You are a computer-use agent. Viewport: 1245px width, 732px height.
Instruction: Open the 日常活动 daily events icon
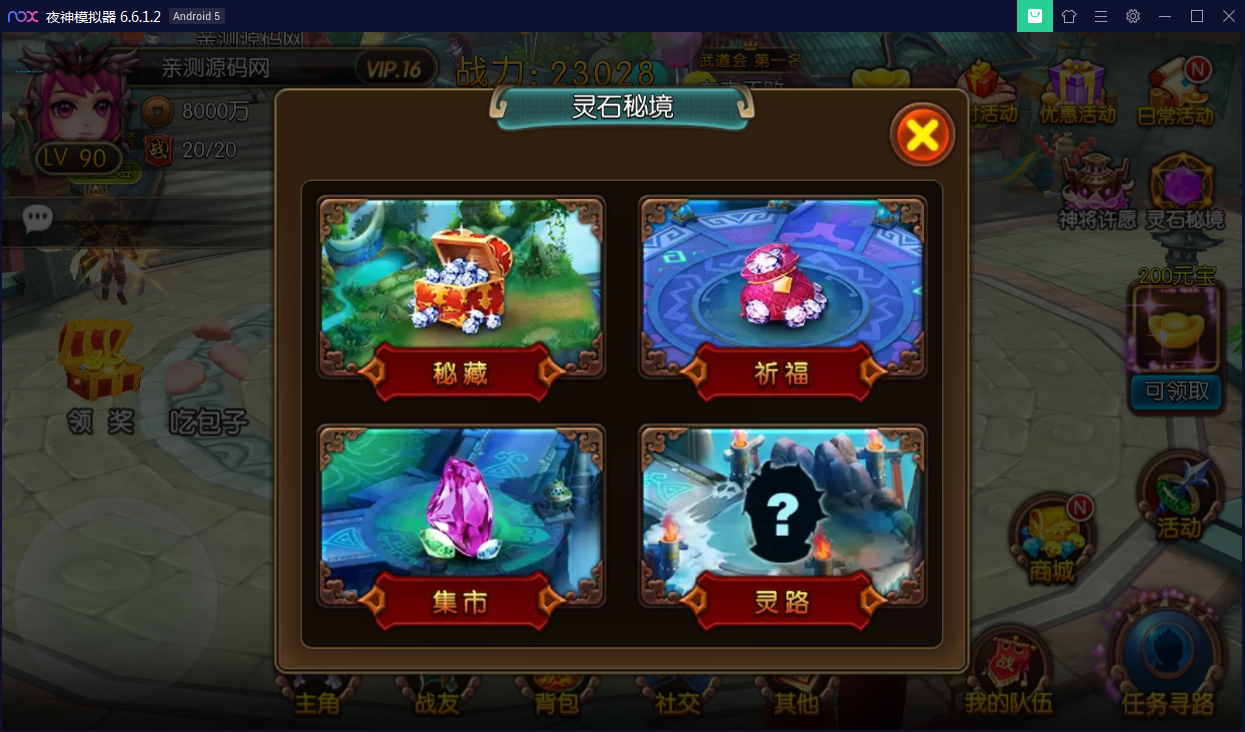pos(1176,90)
